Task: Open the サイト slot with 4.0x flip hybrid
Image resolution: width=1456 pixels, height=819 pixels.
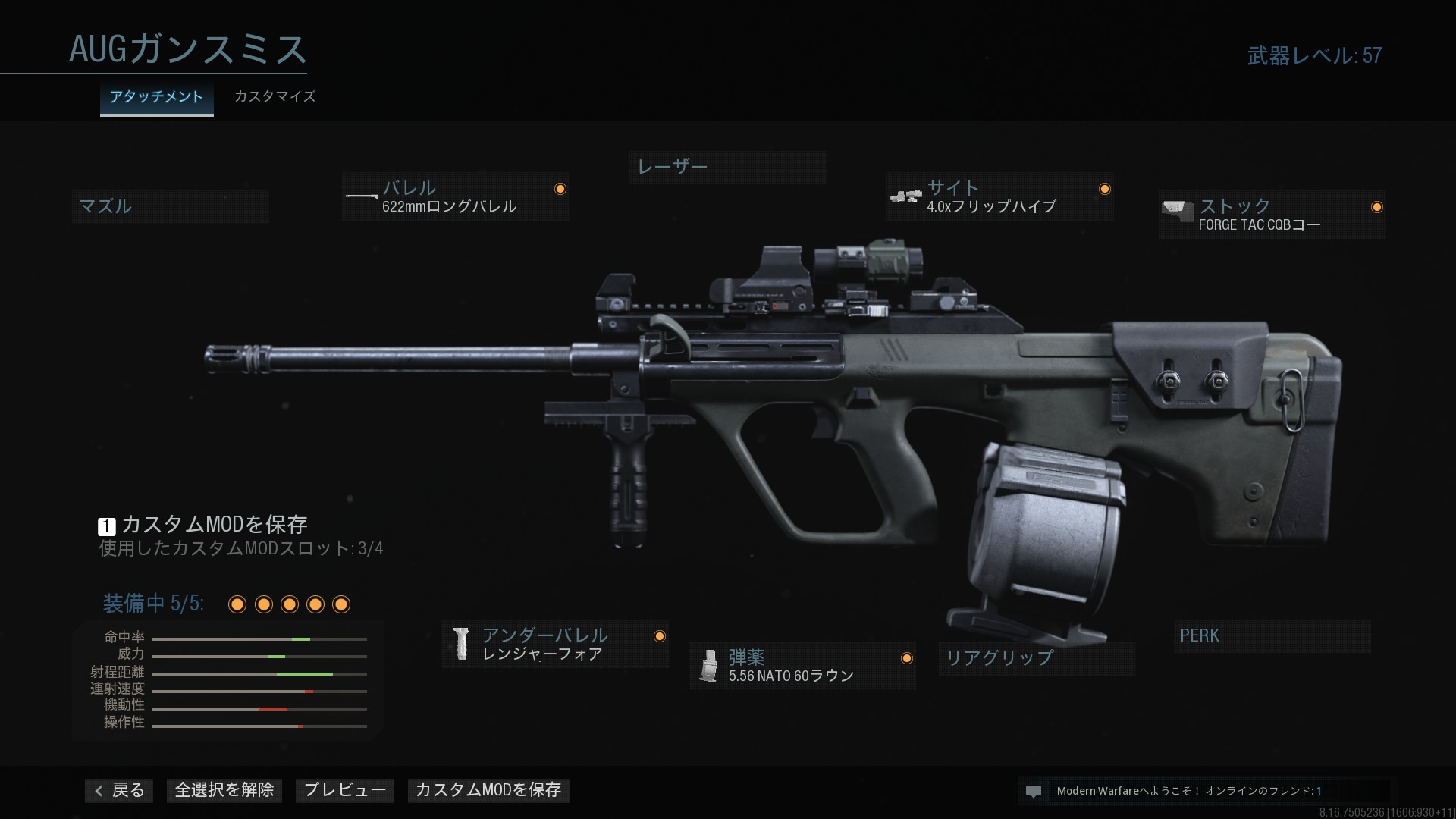Action: (x=999, y=197)
